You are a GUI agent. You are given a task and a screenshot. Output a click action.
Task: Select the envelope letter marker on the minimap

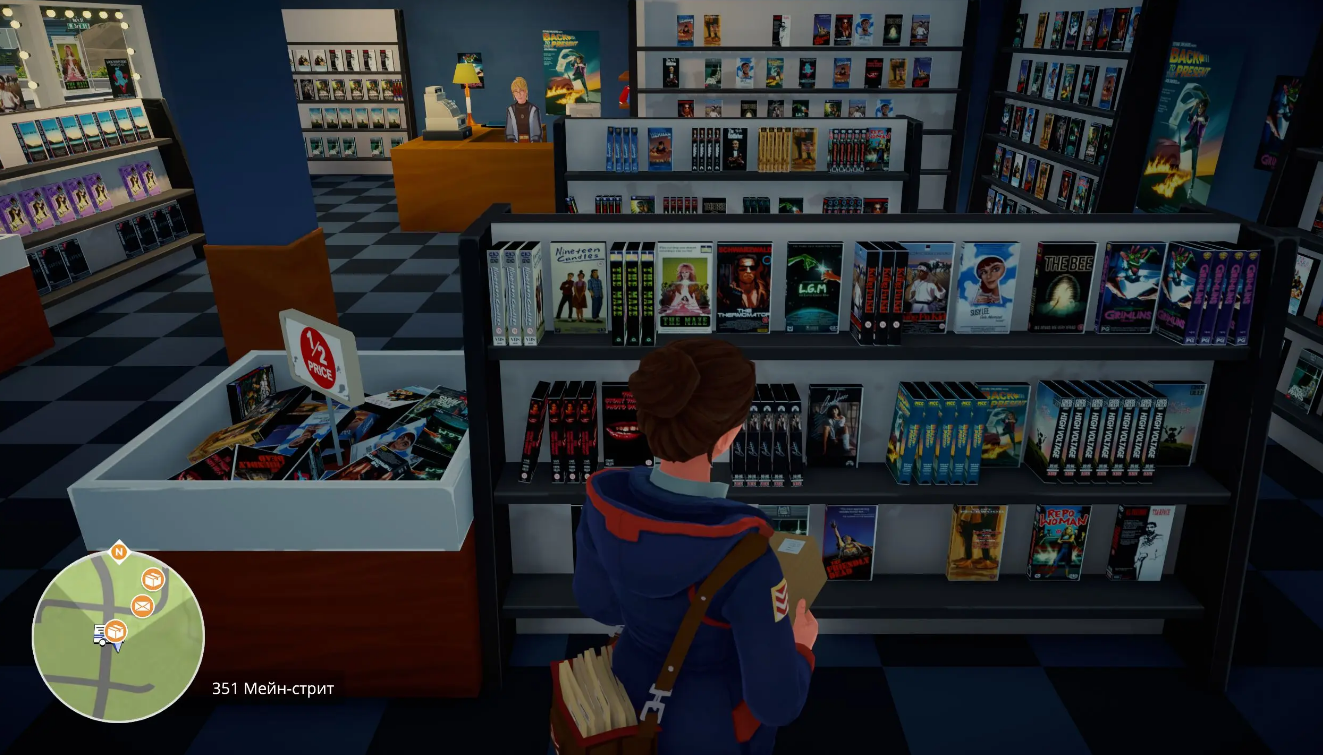pos(142,605)
